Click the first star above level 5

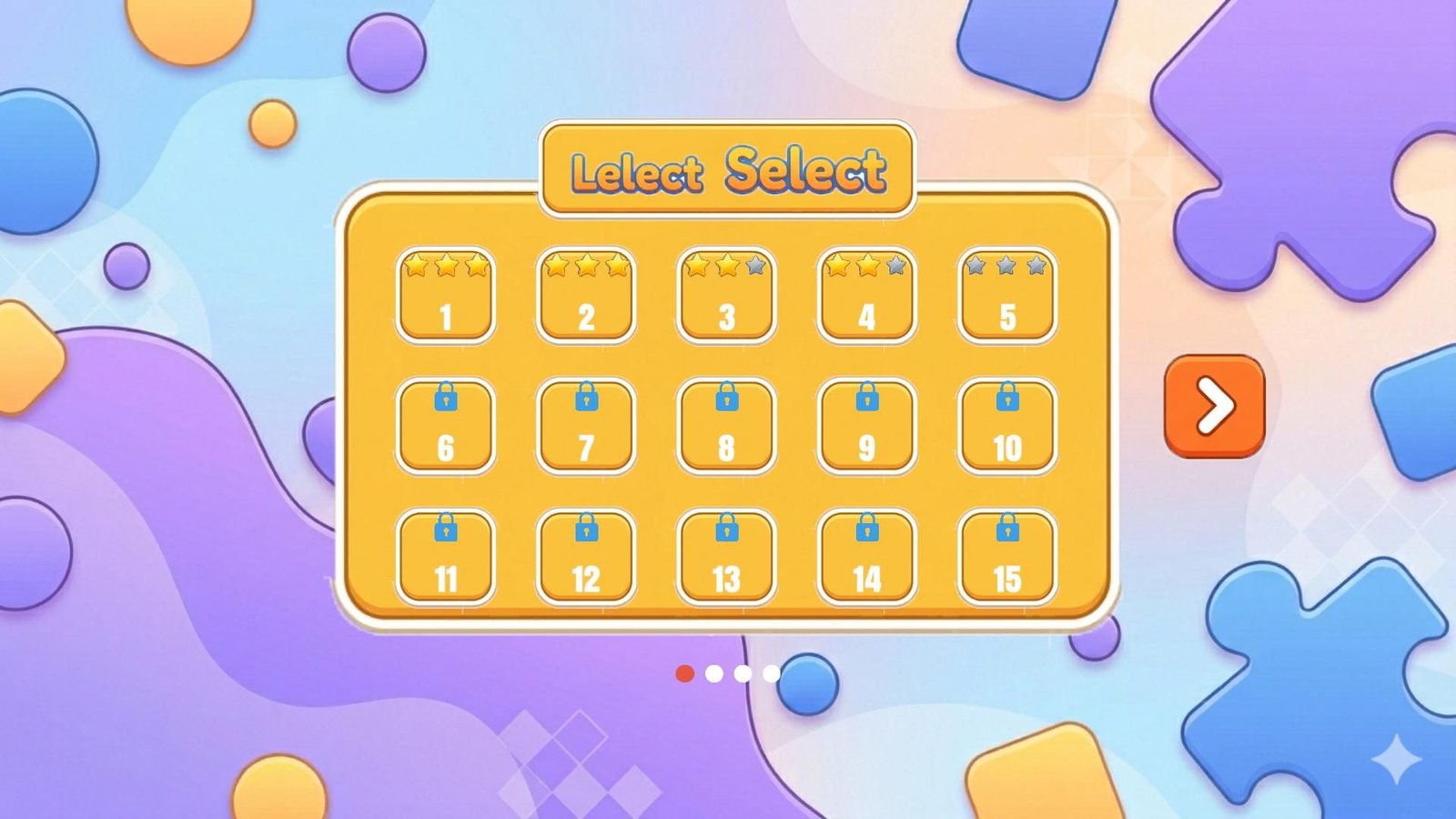pos(976,266)
